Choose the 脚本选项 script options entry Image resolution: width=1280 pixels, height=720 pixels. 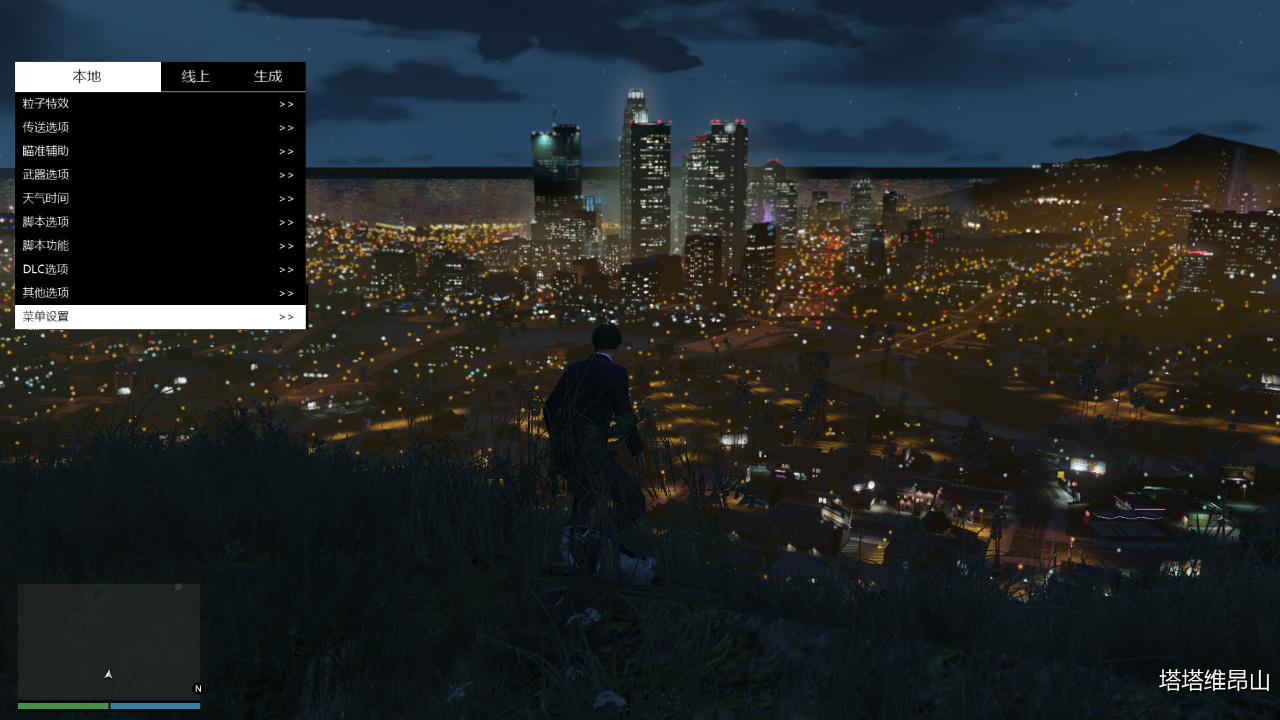160,222
